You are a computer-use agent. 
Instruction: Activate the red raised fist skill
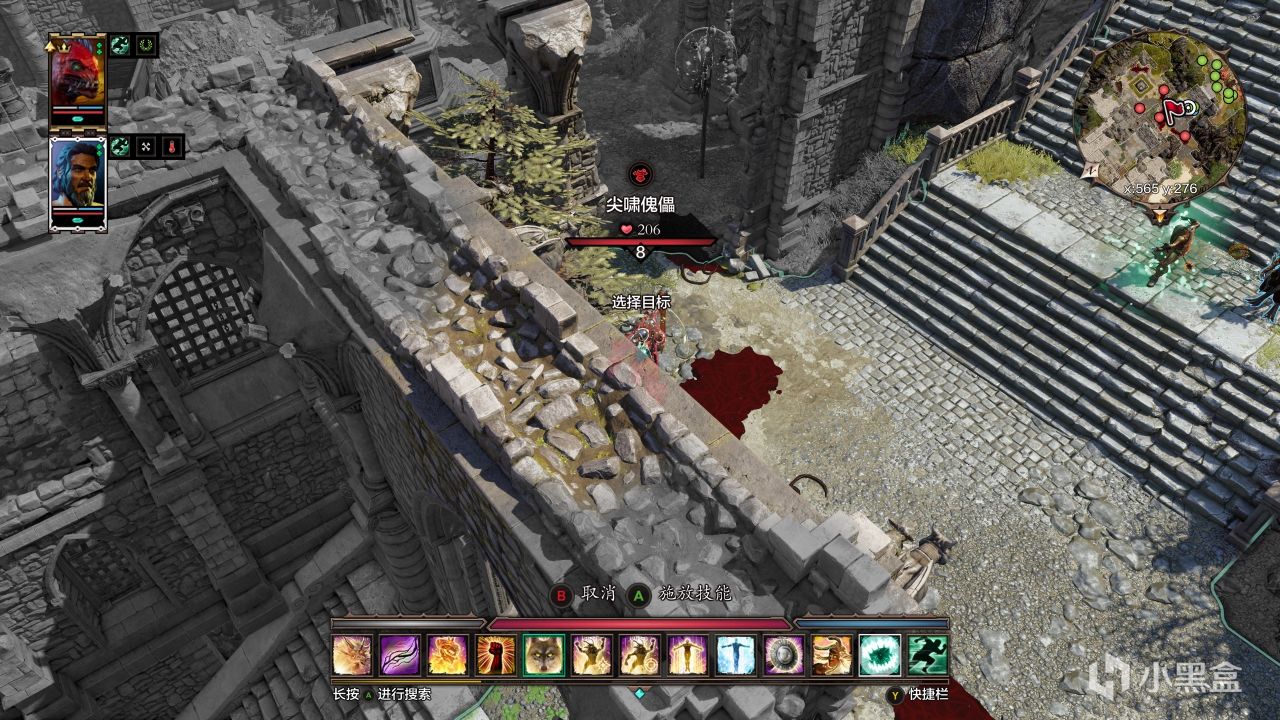pyautogui.click(x=496, y=655)
